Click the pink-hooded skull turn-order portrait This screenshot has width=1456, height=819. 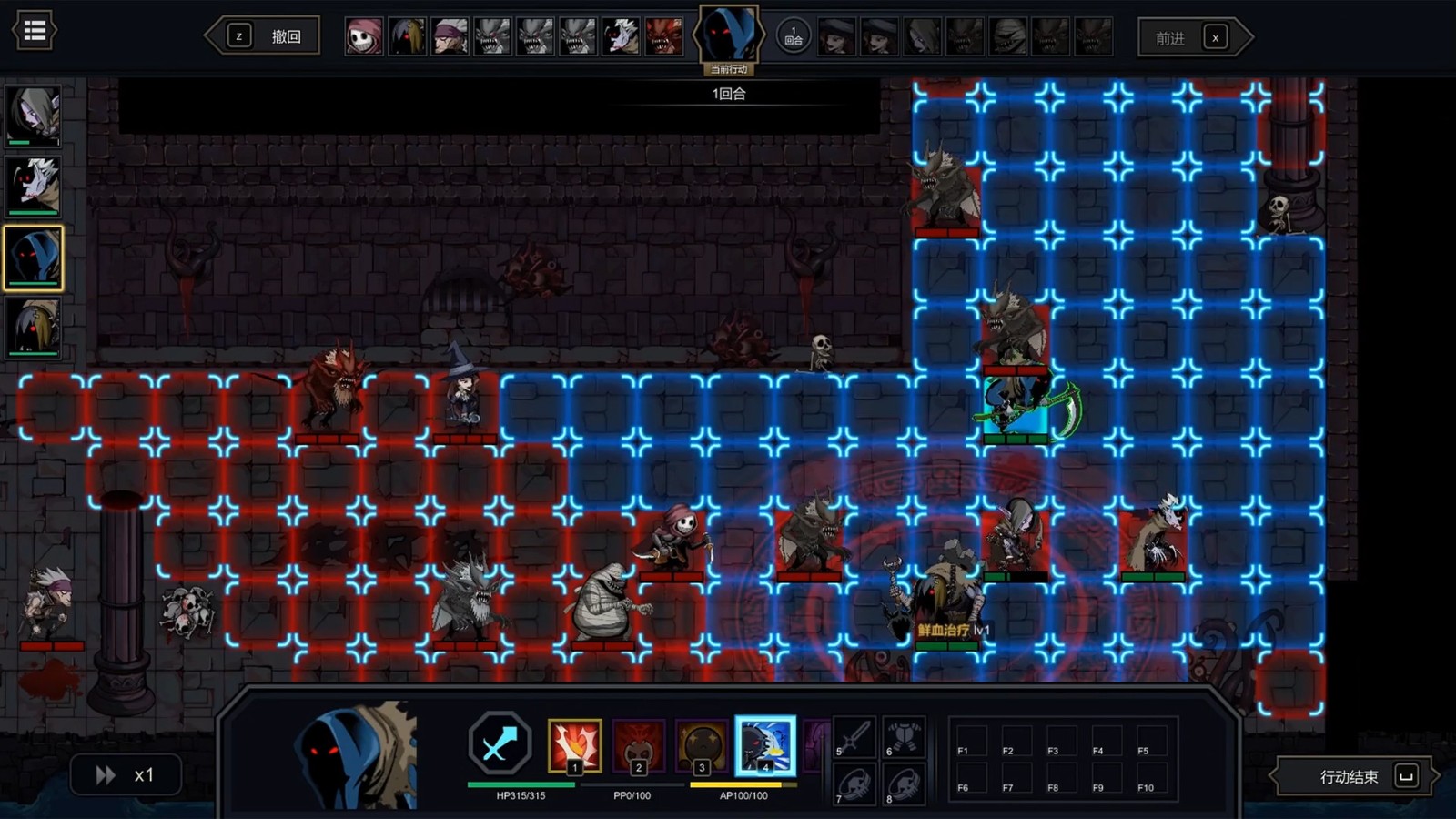tap(364, 37)
